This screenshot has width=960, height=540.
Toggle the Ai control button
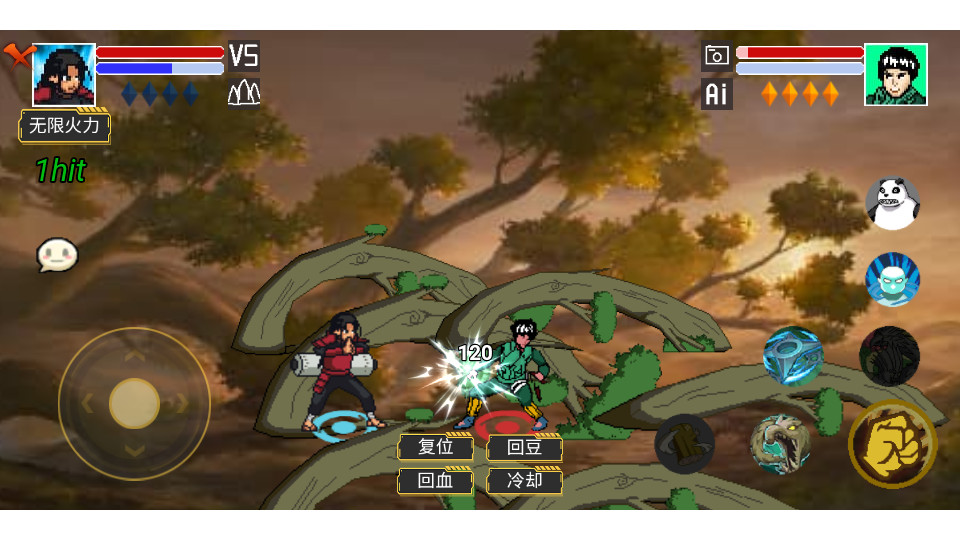coord(716,94)
